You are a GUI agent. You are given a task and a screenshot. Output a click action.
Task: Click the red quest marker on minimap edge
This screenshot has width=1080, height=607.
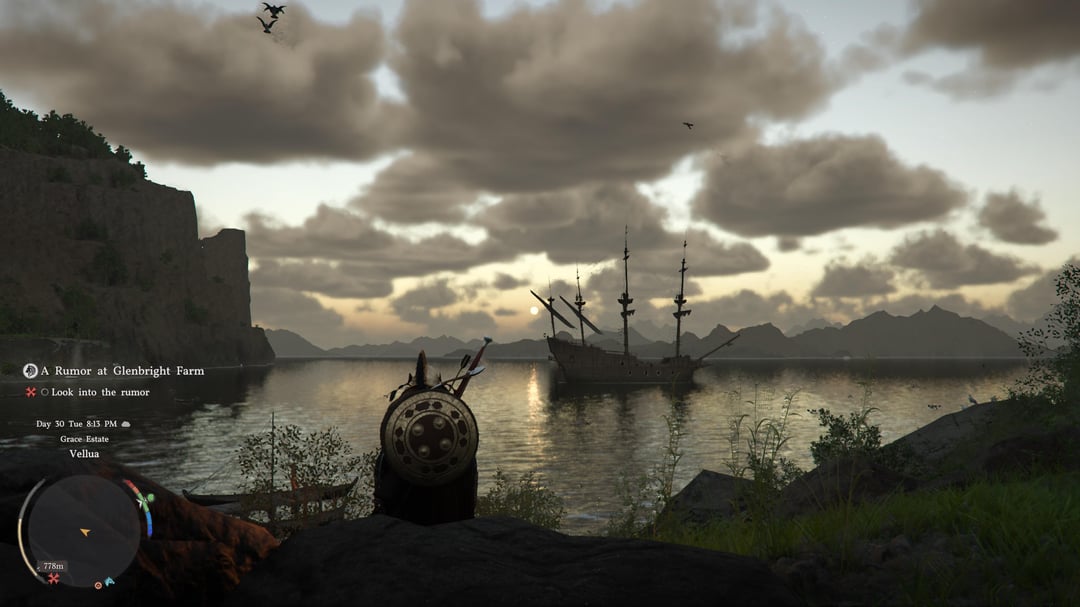53,578
